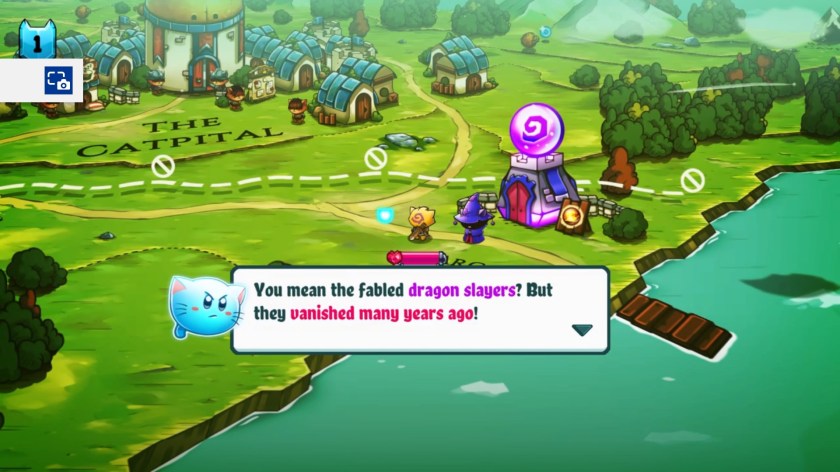Open the cat level badge showing 1
Viewport: 840px width, 472px height.
37,40
